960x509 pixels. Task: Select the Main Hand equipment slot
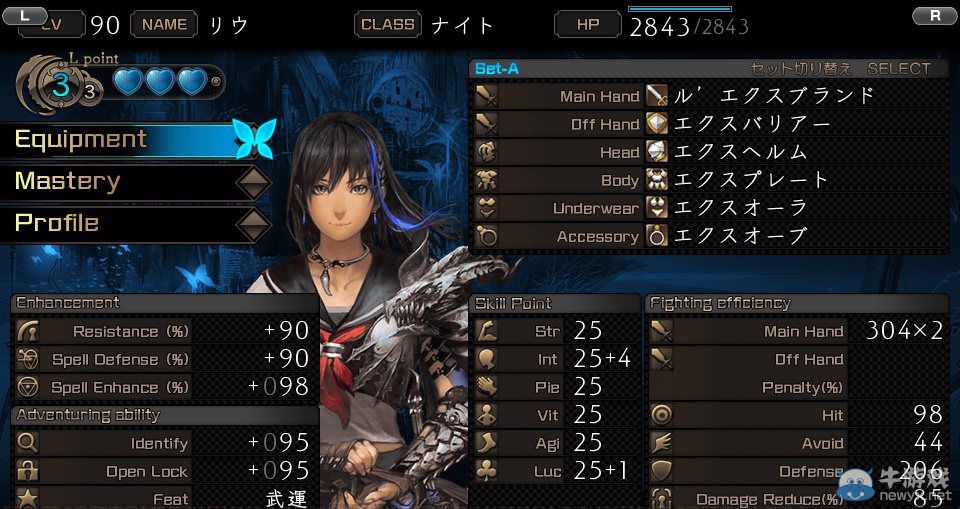(x=708, y=96)
